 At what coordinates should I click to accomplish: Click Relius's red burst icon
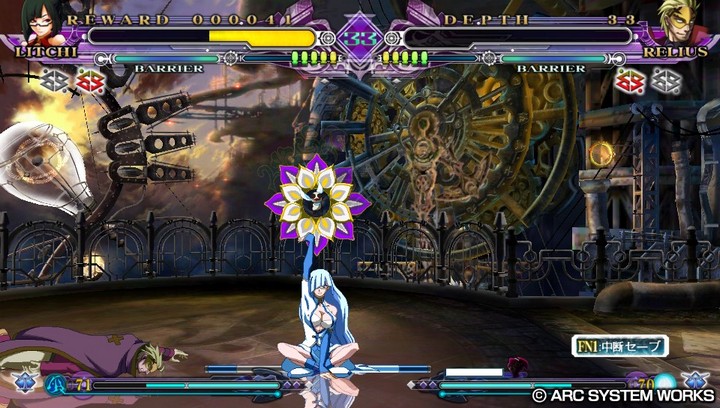click(630, 80)
